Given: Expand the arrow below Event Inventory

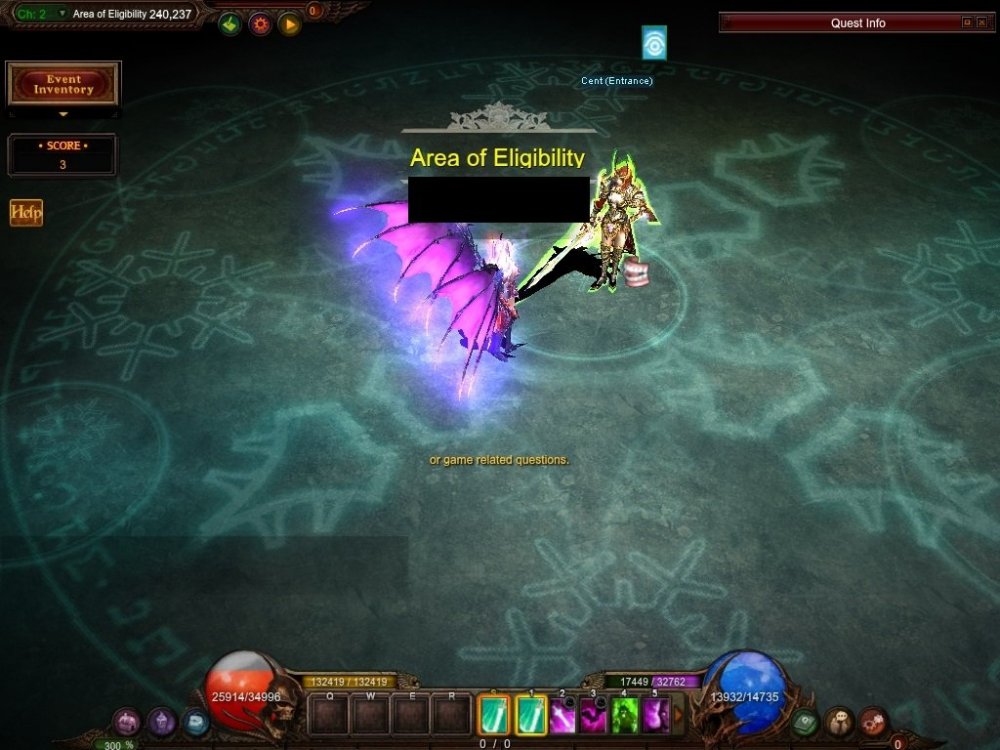Looking at the screenshot, I should point(63,115).
